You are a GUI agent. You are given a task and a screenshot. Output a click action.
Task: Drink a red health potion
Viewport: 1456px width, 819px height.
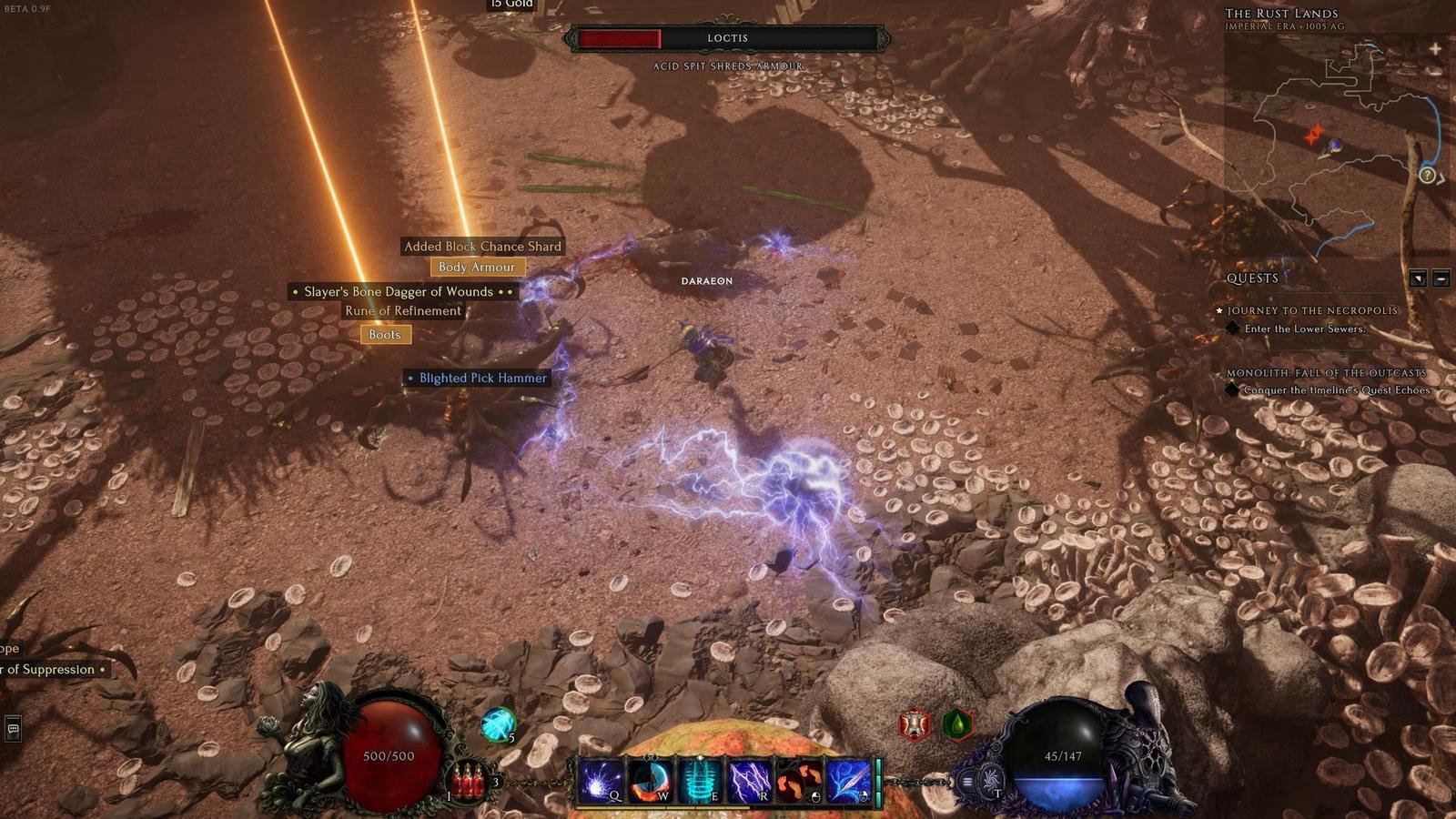[x=468, y=782]
